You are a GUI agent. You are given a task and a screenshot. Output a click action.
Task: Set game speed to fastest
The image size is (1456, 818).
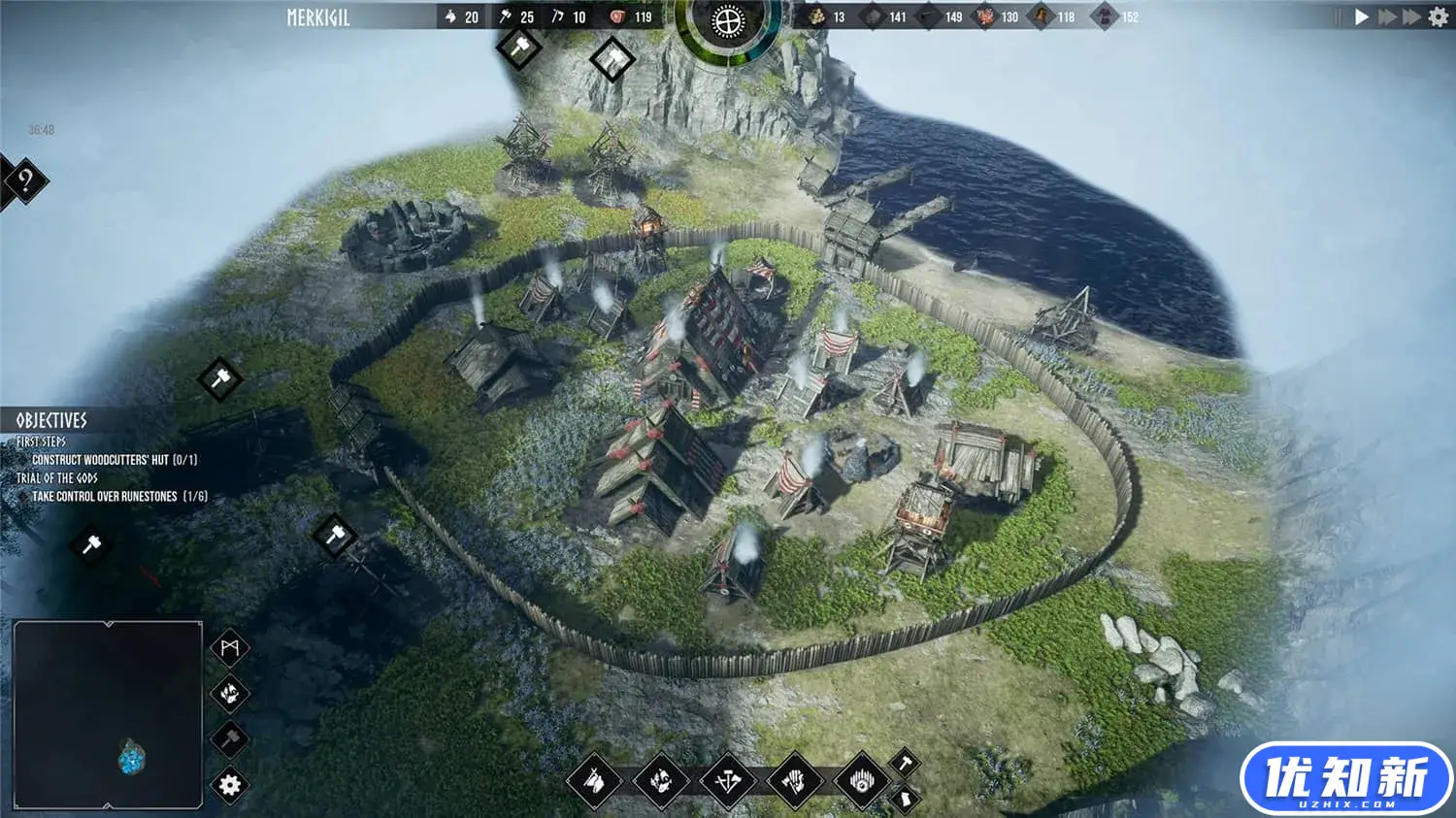tap(1412, 16)
